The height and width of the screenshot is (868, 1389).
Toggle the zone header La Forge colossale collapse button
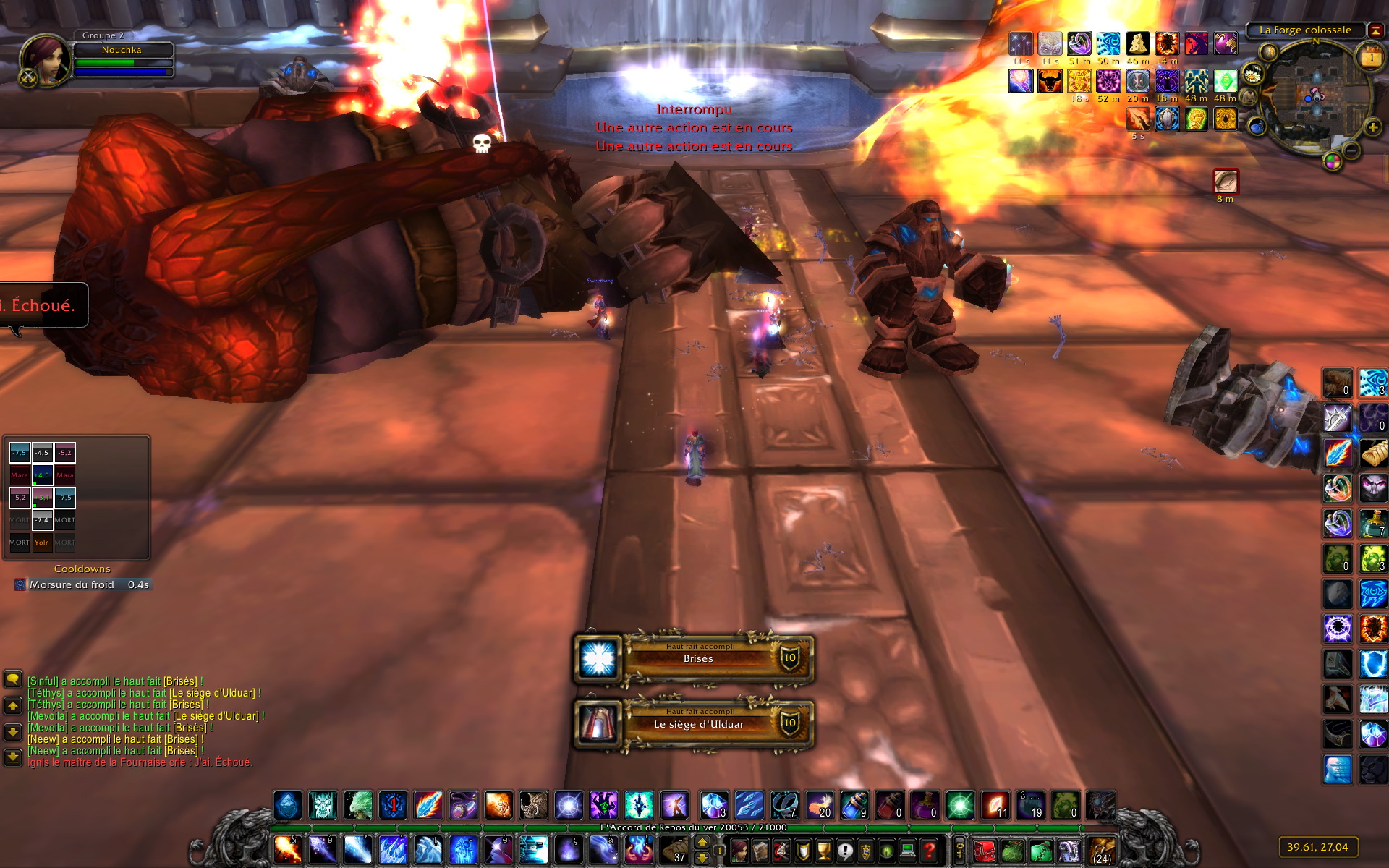1375,30
